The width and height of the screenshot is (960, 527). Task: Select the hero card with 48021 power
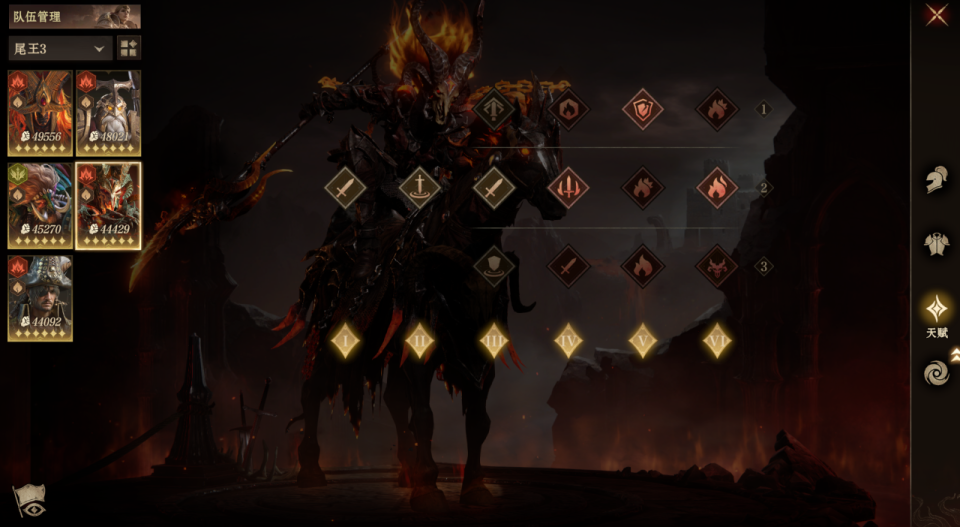[108, 113]
